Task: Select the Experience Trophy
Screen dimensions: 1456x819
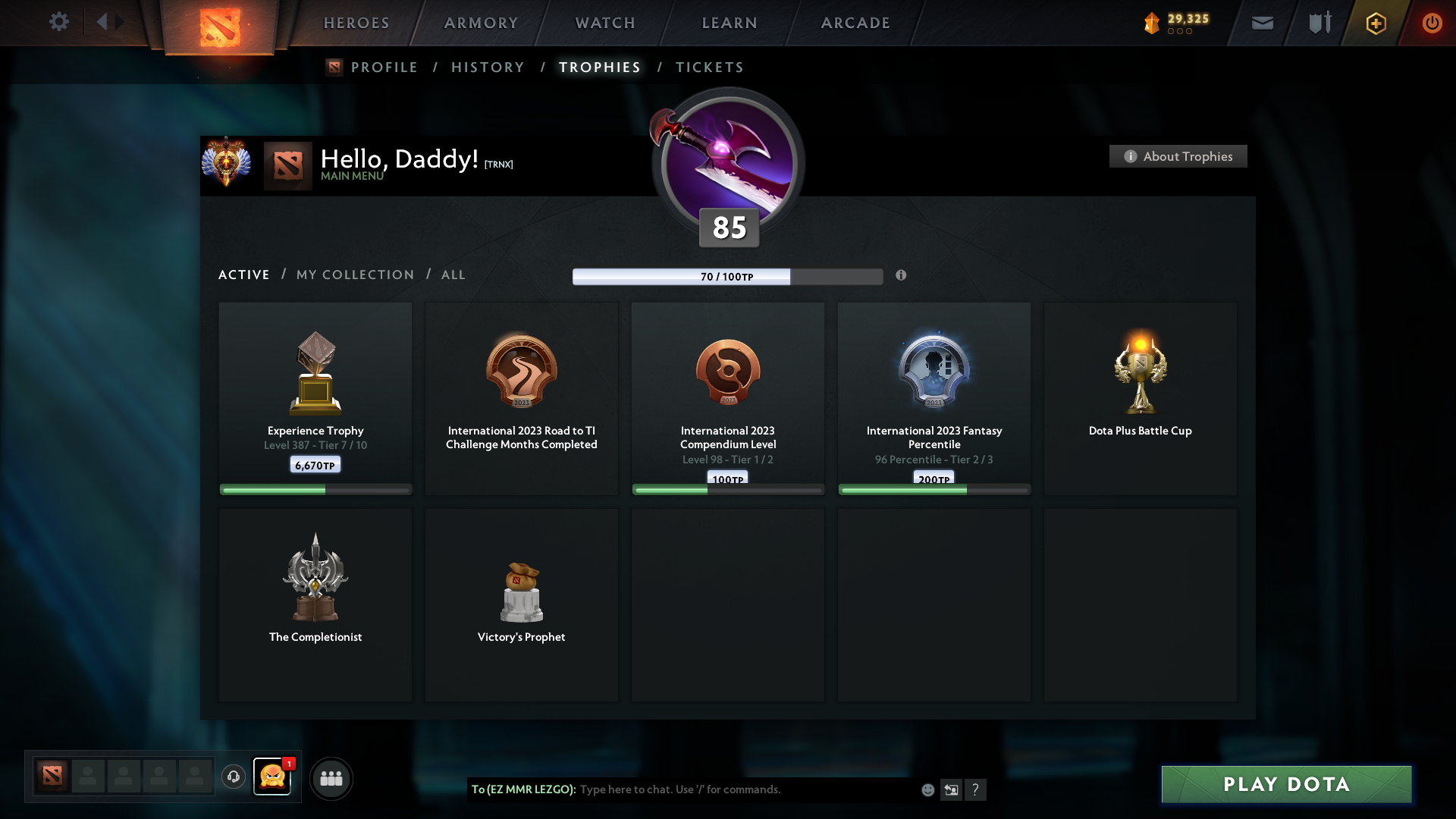Action: click(x=315, y=398)
